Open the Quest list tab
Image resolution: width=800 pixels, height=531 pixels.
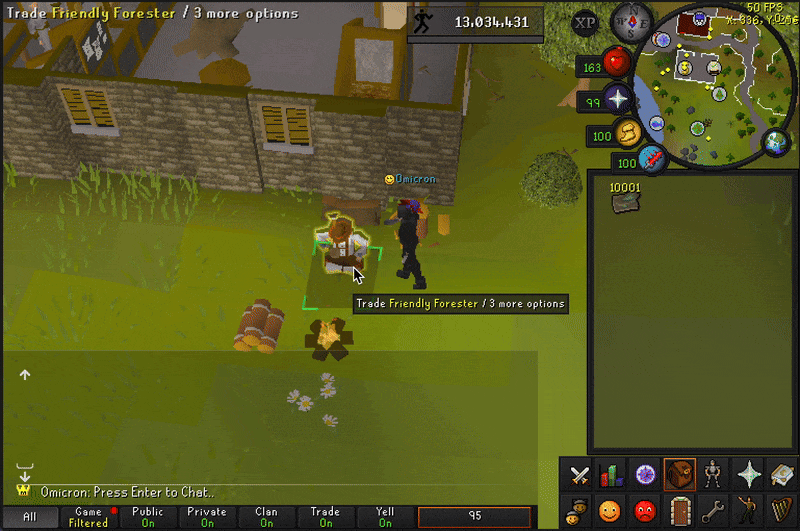pos(645,475)
